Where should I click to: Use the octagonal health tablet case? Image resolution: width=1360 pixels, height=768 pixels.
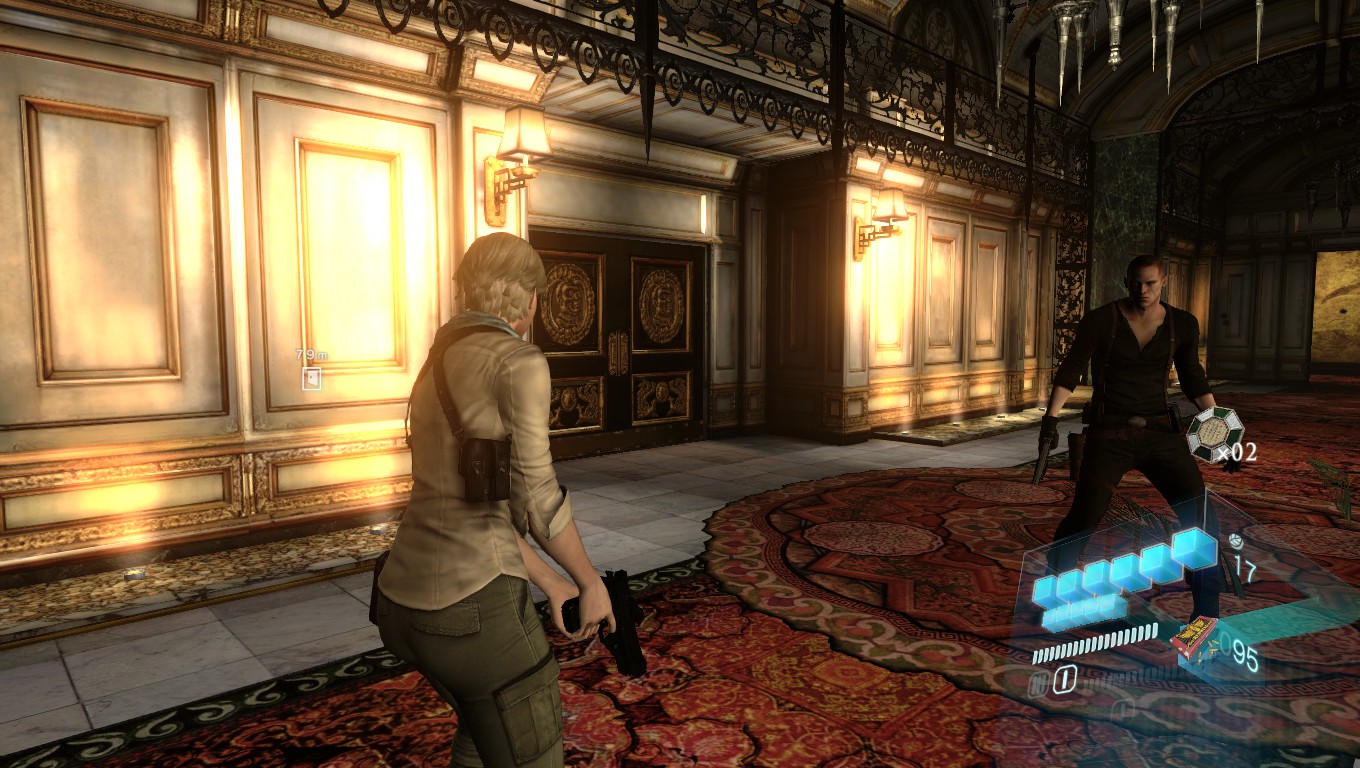pyautogui.click(x=1214, y=434)
